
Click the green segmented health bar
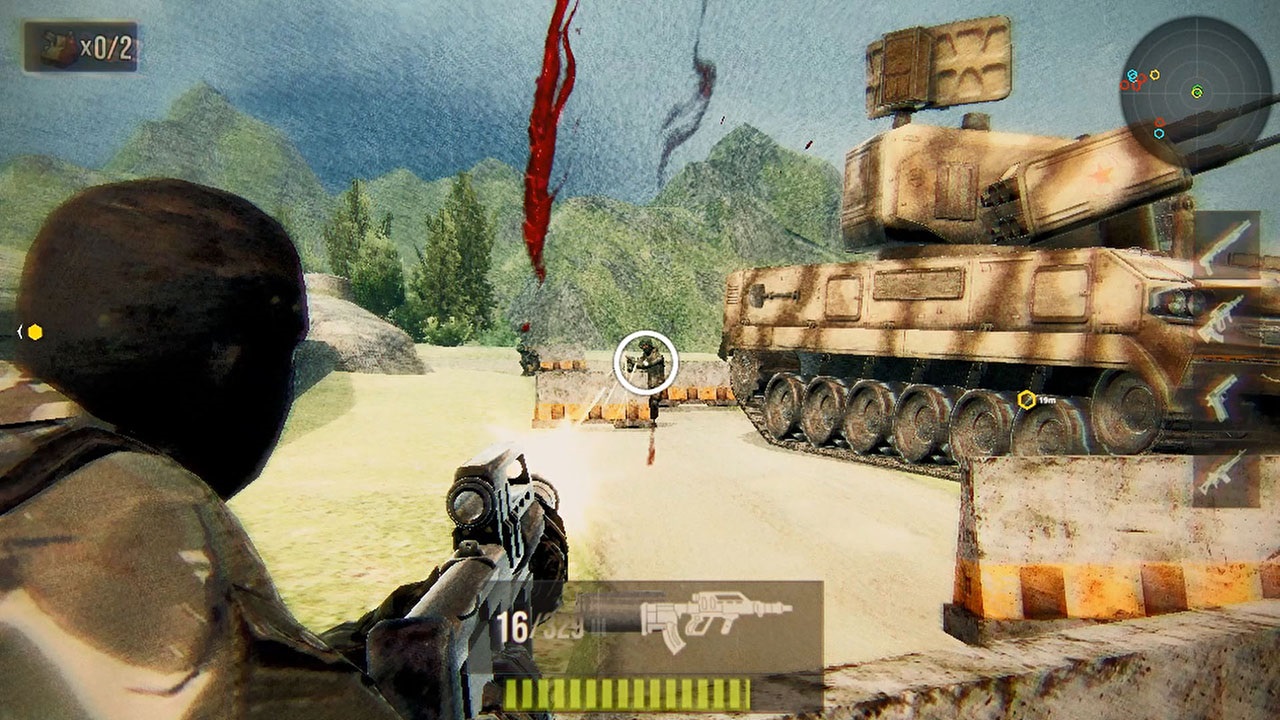(x=628, y=691)
